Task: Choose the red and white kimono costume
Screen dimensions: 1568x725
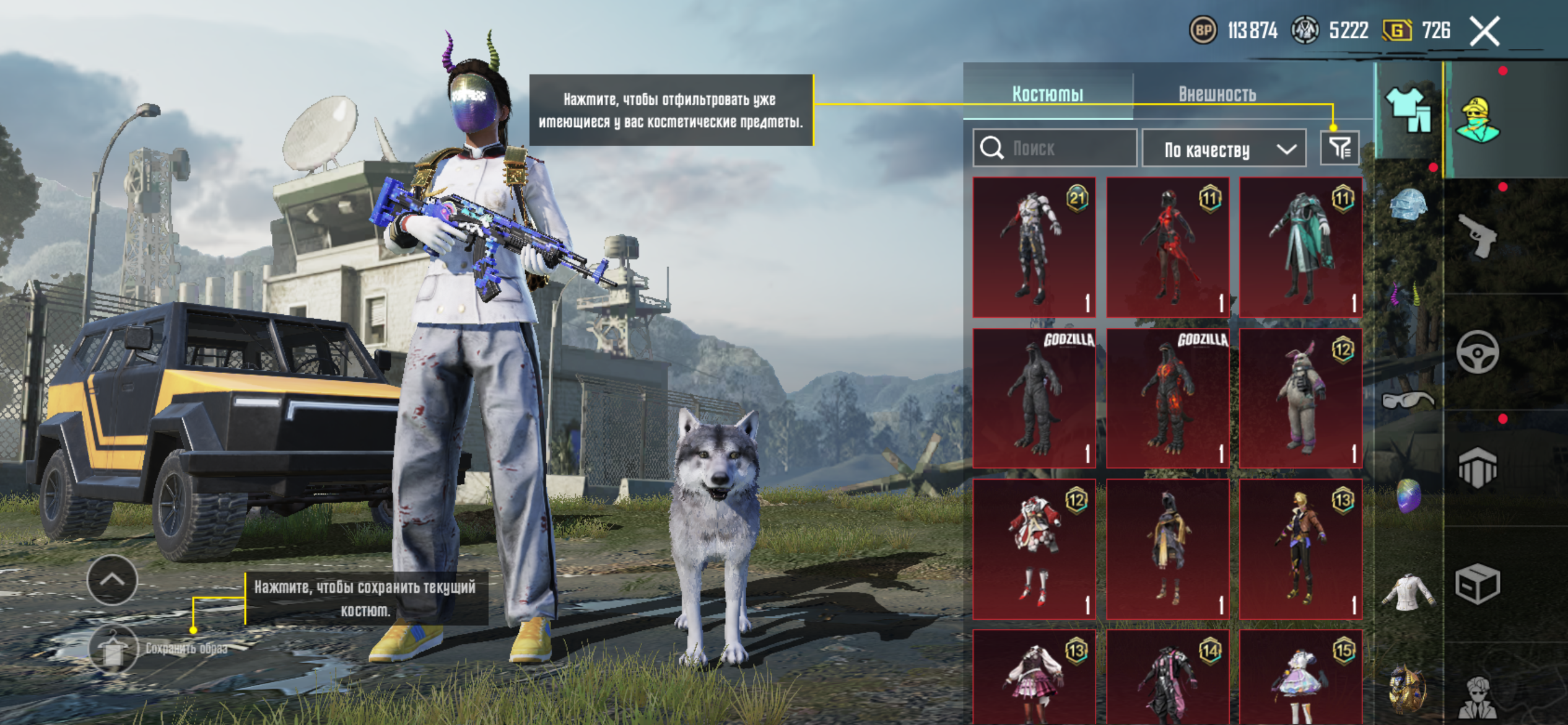Action: pyautogui.click(x=1034, y=549)
